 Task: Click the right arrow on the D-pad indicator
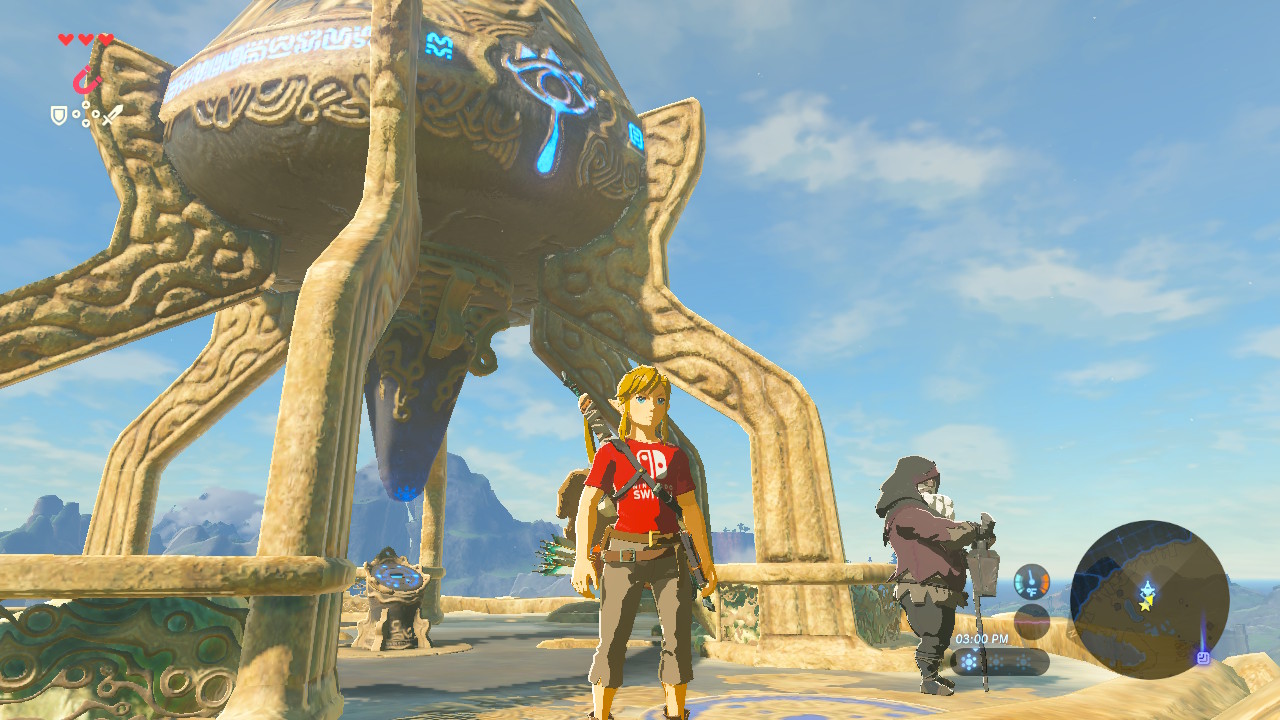click(x=95, y=113)
